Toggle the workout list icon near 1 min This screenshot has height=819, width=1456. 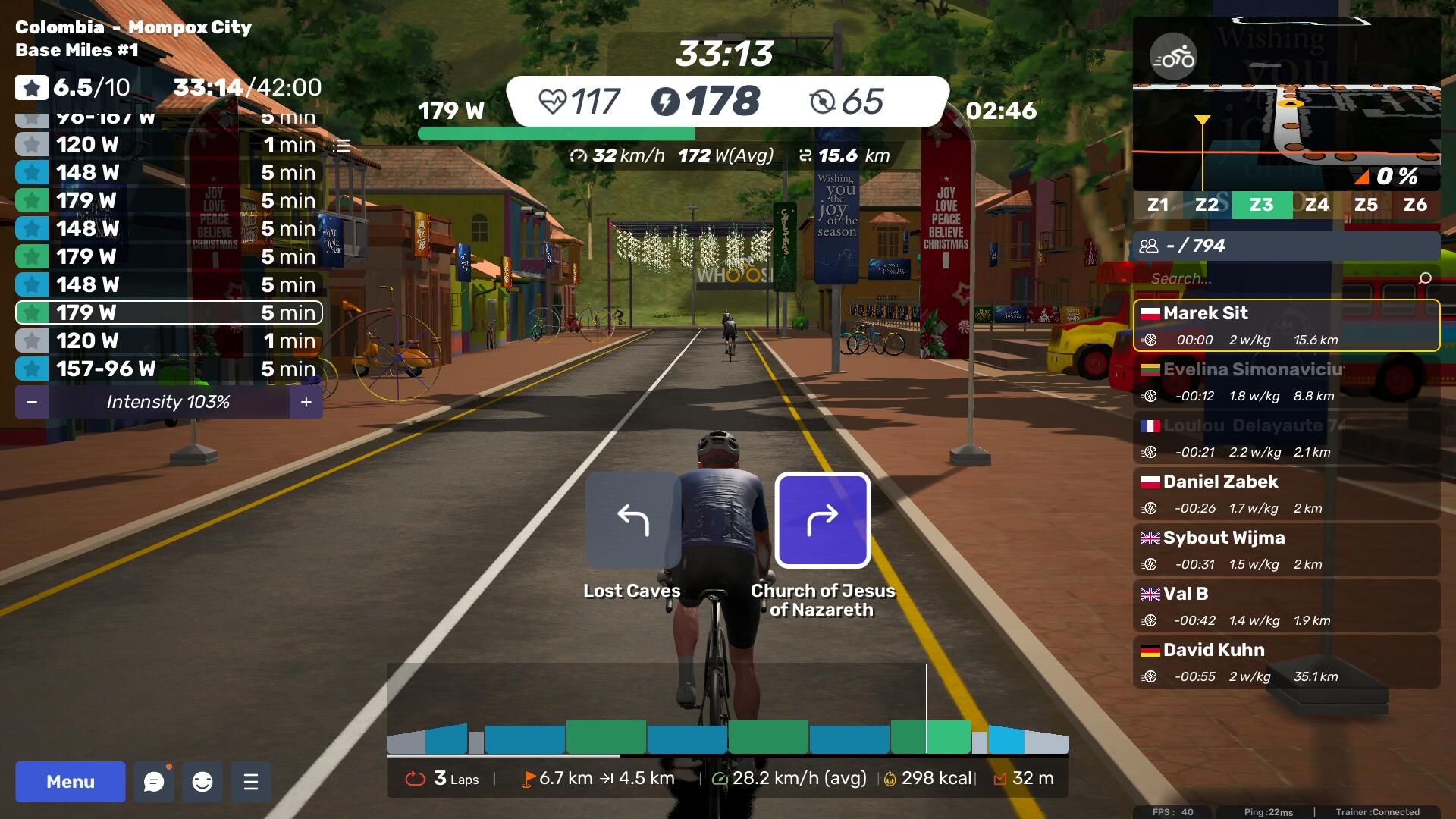pos(342,145)
